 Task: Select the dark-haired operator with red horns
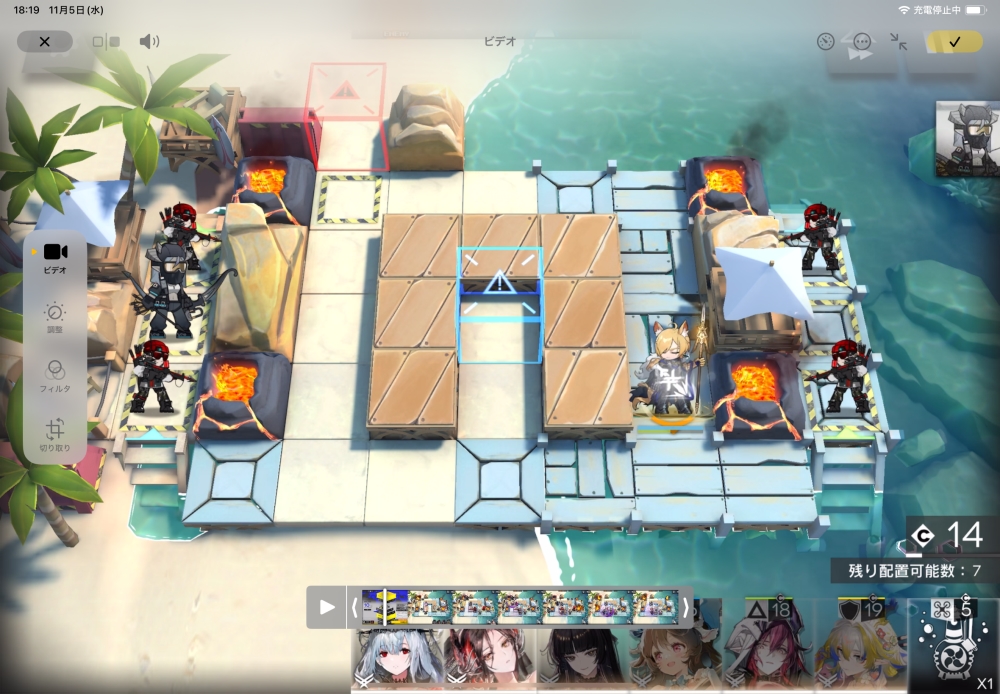click(x=489, y=658)
